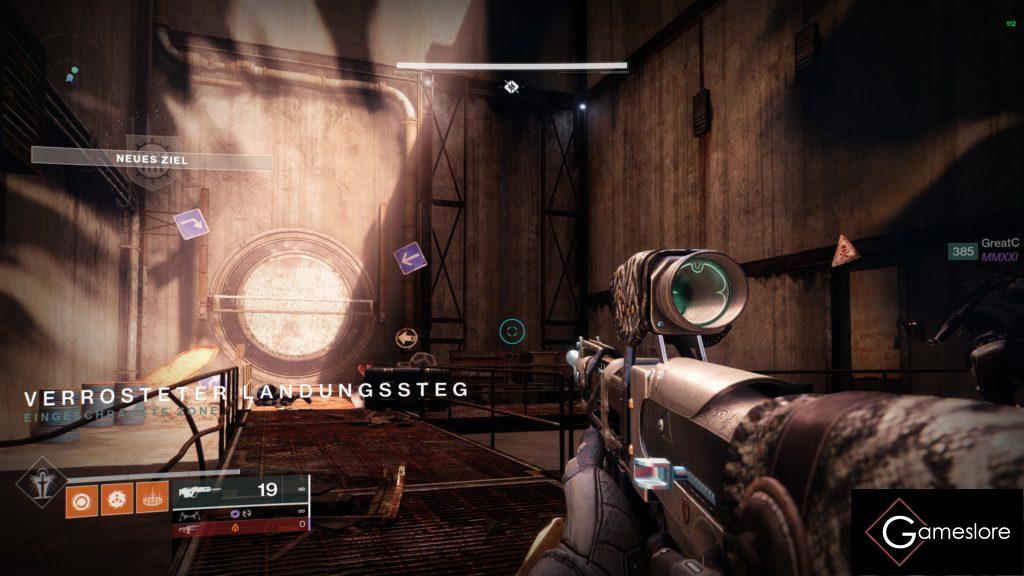
Task: Click the Gameslore watermark logo
Action: click(937, 532)
